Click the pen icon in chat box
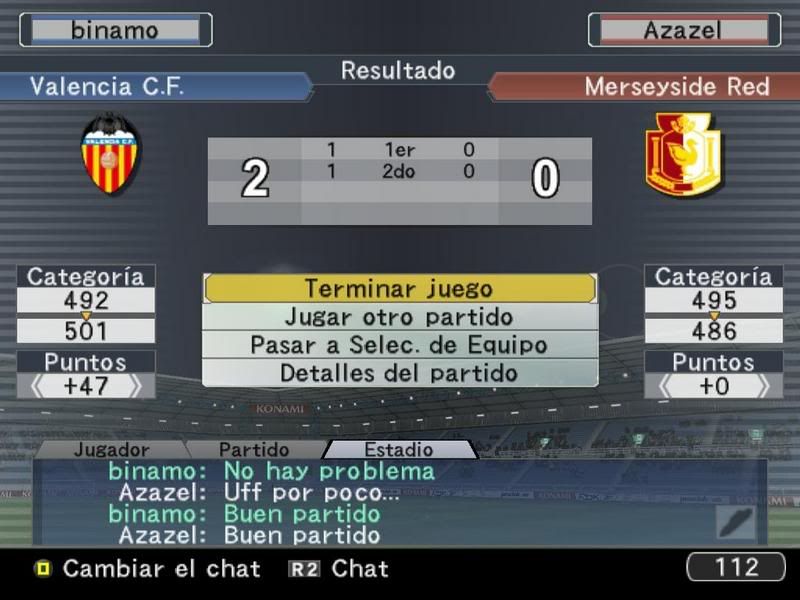This screenshot has height=600, width=800. pos(735,522)
